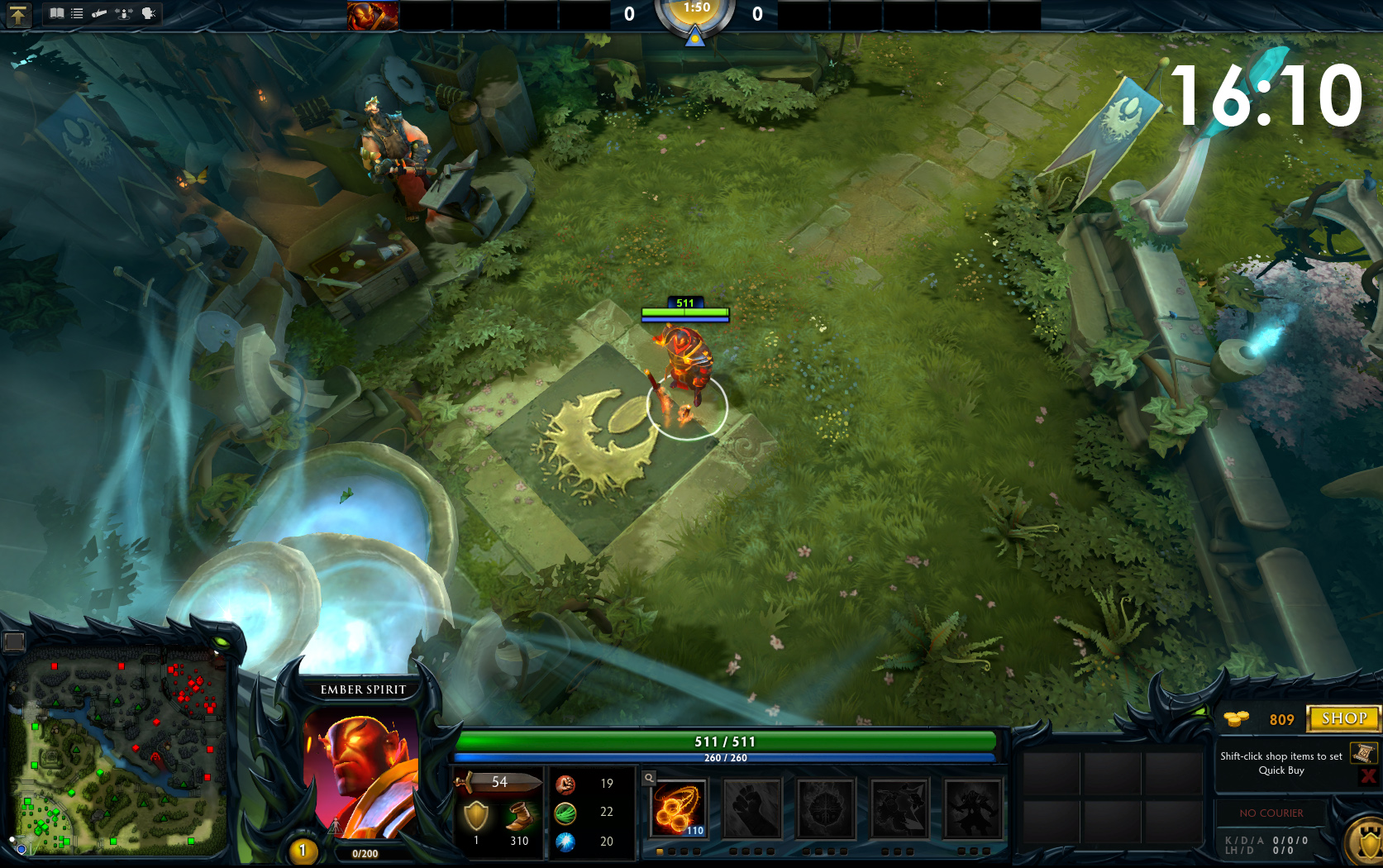Click the small square button above the minimap
1383x868 pixels.
click(x=14, y=641)
